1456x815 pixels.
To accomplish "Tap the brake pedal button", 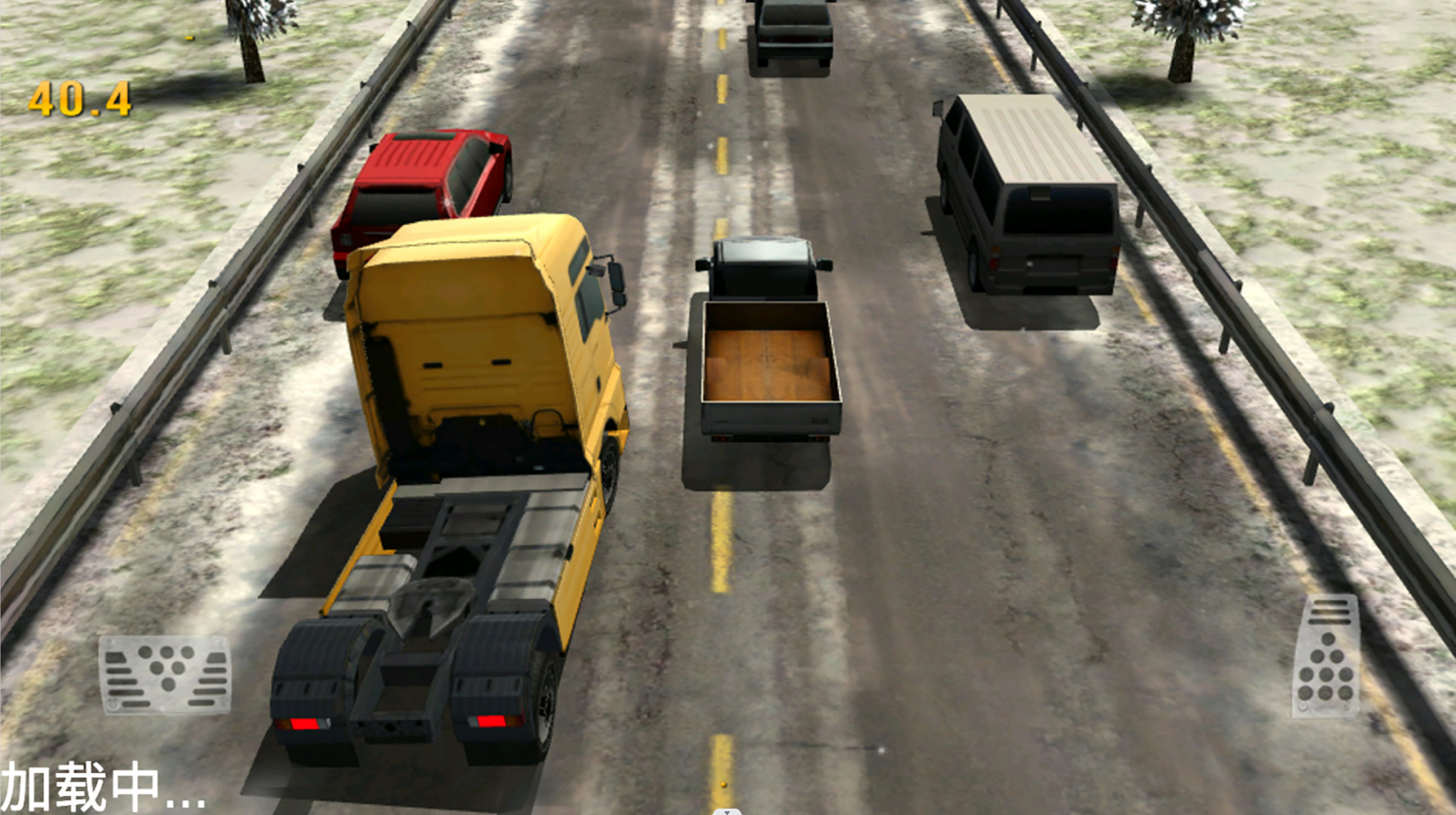I will click(x=165, y=675).
